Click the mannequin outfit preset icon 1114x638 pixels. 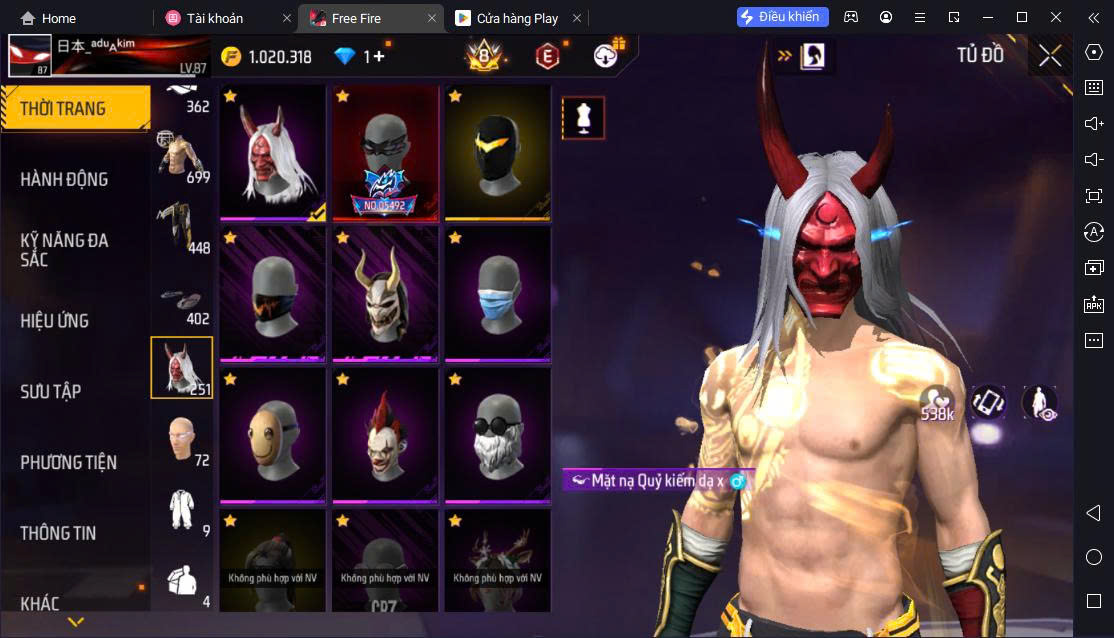tap(583, 117)
